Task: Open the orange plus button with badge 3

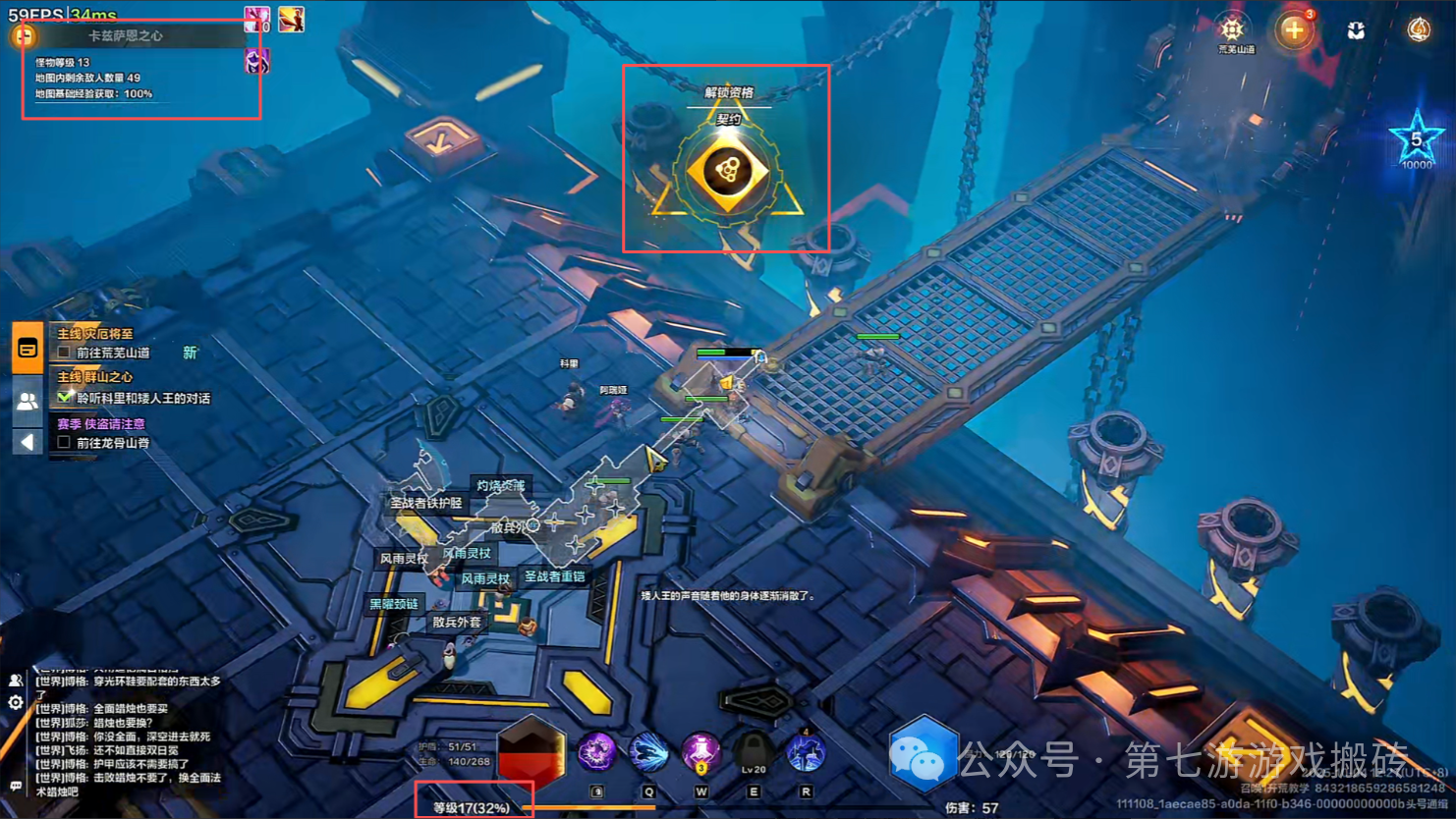Action: 1294,30
